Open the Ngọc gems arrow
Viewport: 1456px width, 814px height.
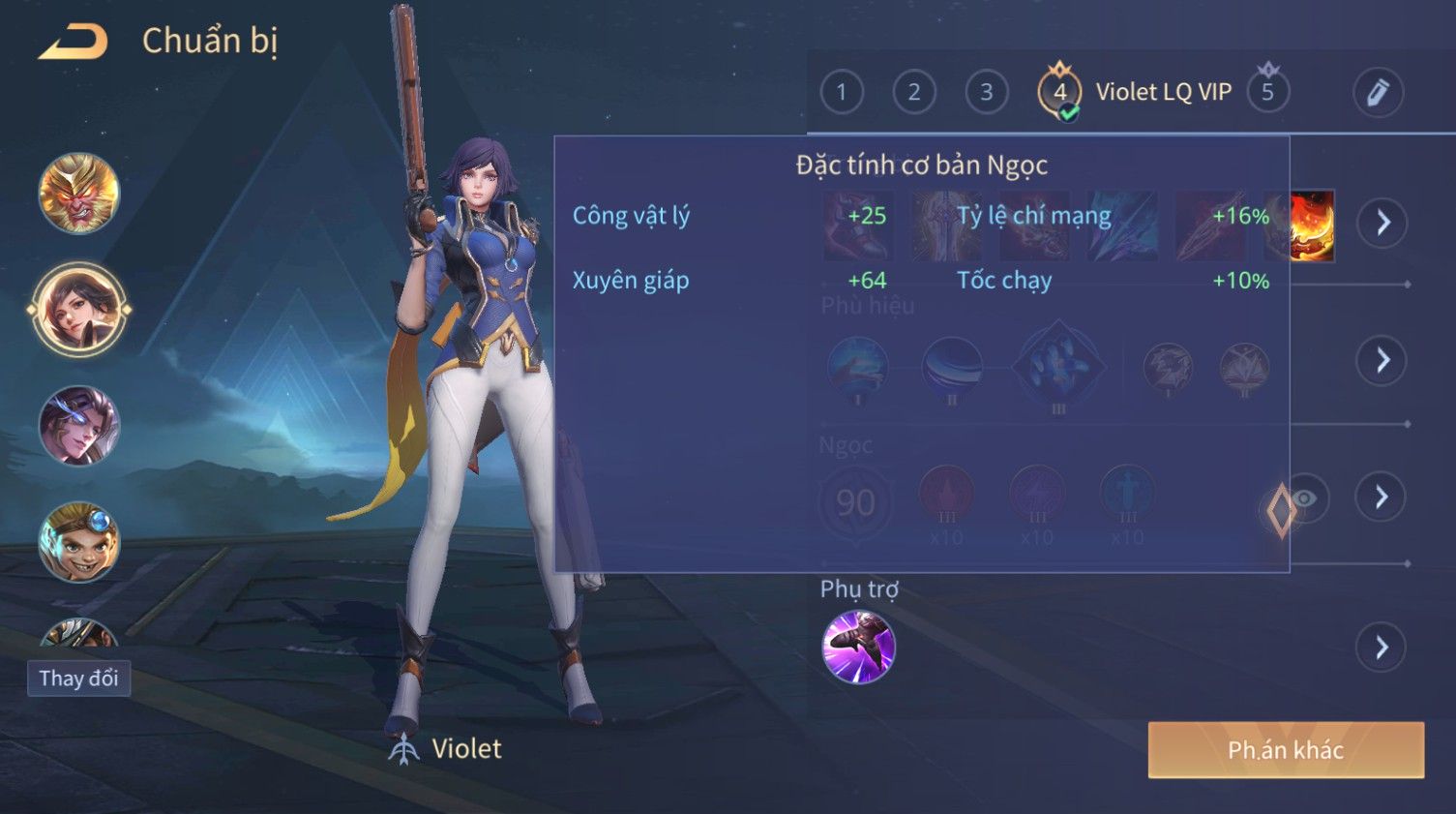[1382, 497]
